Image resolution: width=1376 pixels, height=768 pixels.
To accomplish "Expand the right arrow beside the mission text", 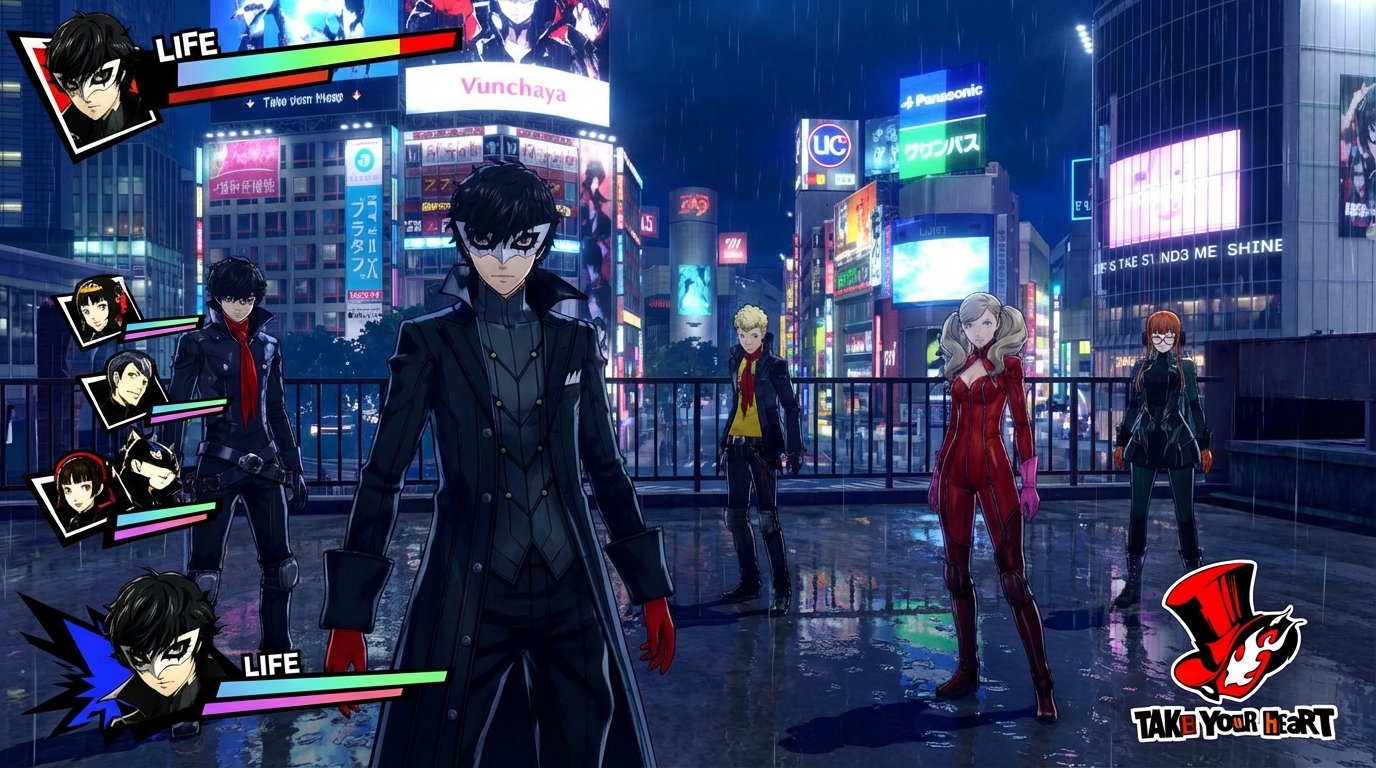I will tap(357, 96).
